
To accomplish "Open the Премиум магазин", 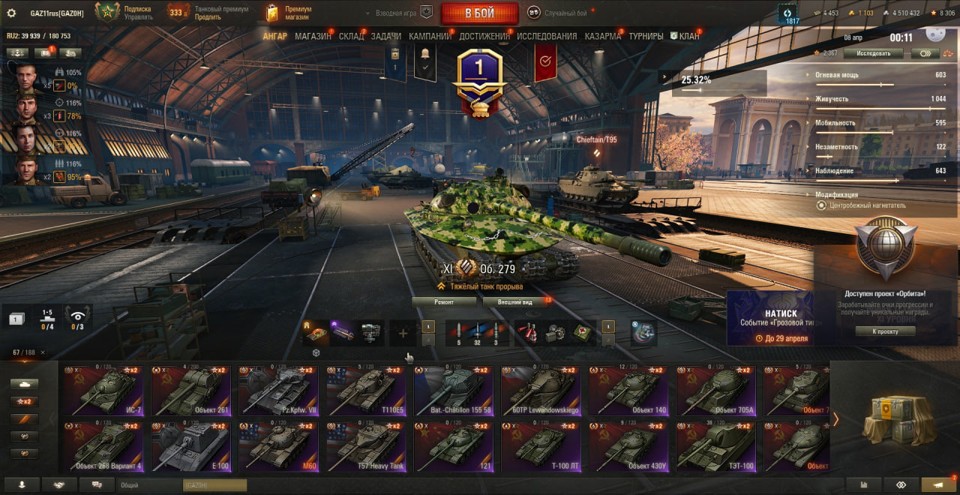I will click(x=290, y=13).
